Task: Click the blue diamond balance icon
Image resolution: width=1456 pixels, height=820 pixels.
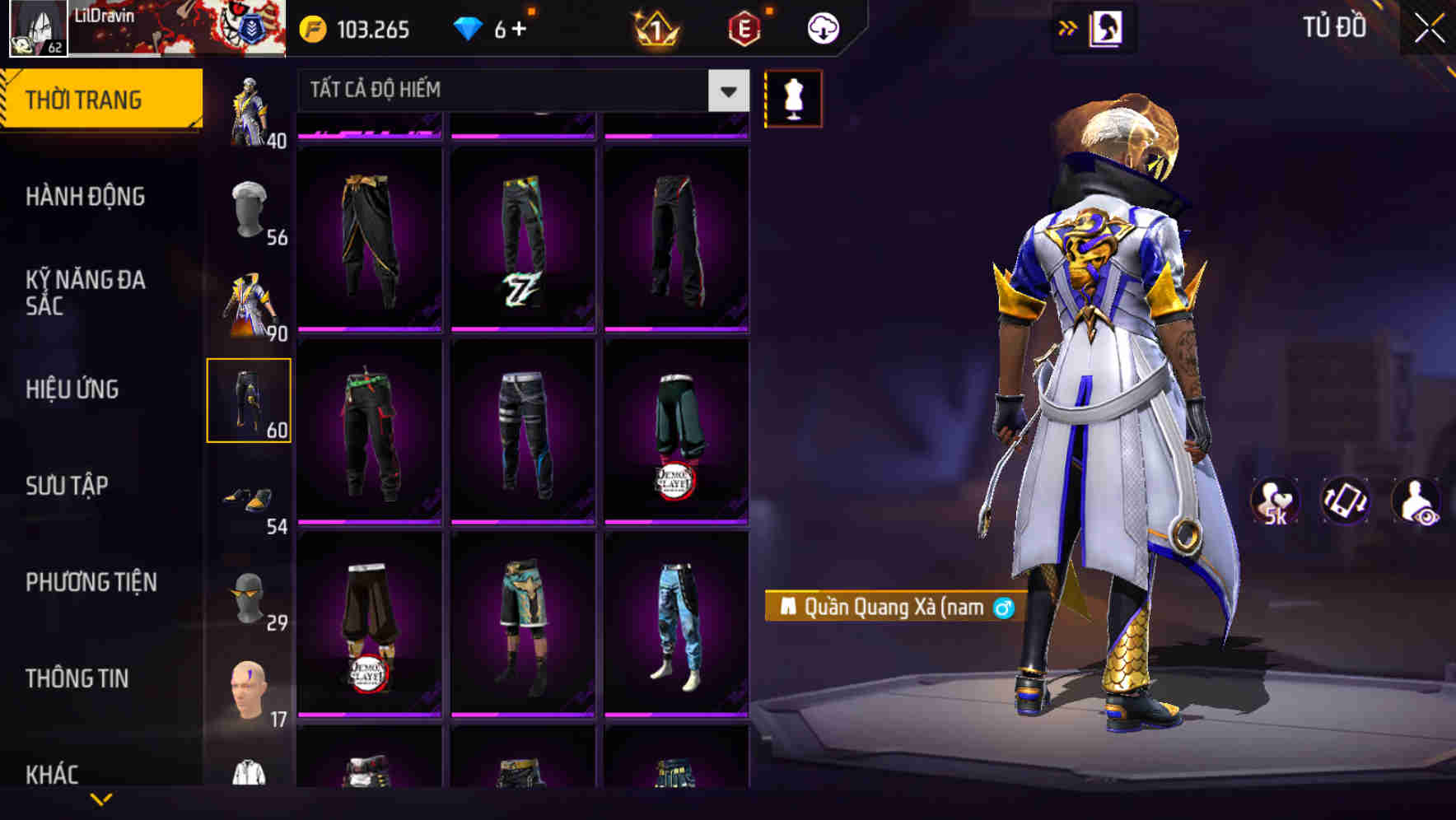Action: click(x=471, y=27)
